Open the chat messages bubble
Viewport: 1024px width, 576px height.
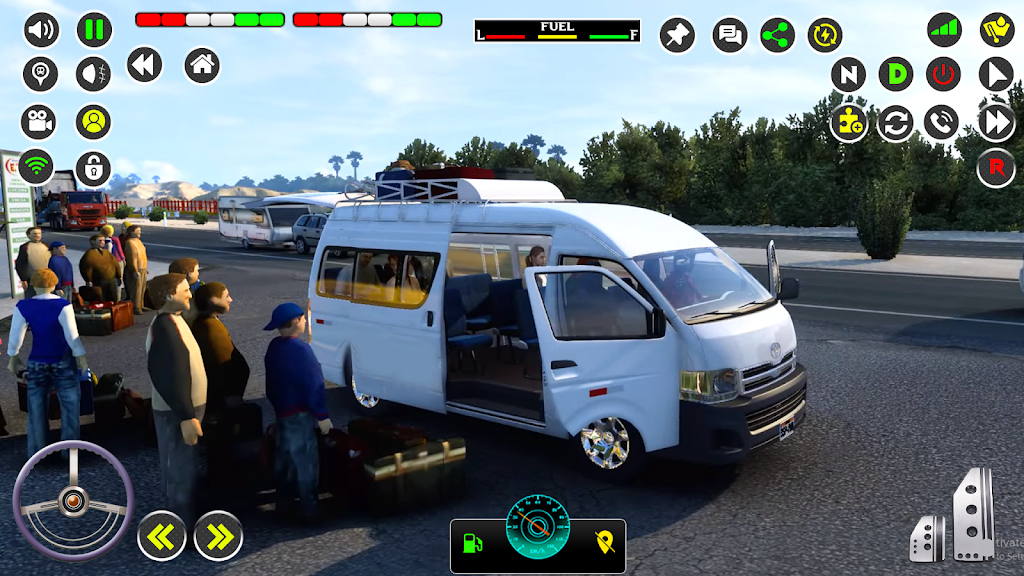point(730,36)
